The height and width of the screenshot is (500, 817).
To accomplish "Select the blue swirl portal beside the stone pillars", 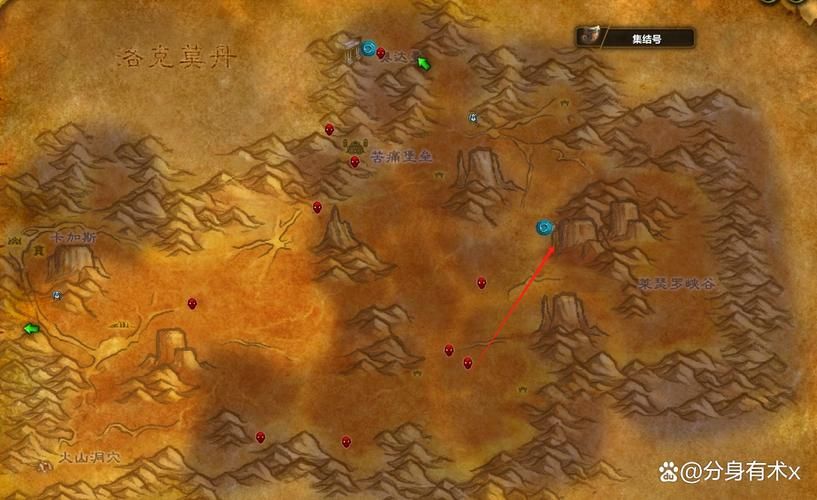I will point(369,47).
